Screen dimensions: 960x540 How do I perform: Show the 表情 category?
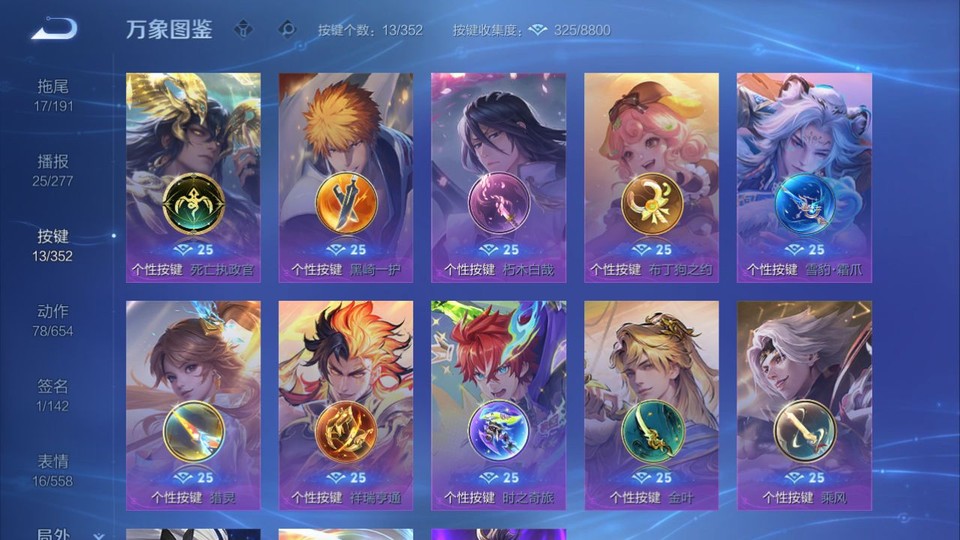click(x=54, y=470)
